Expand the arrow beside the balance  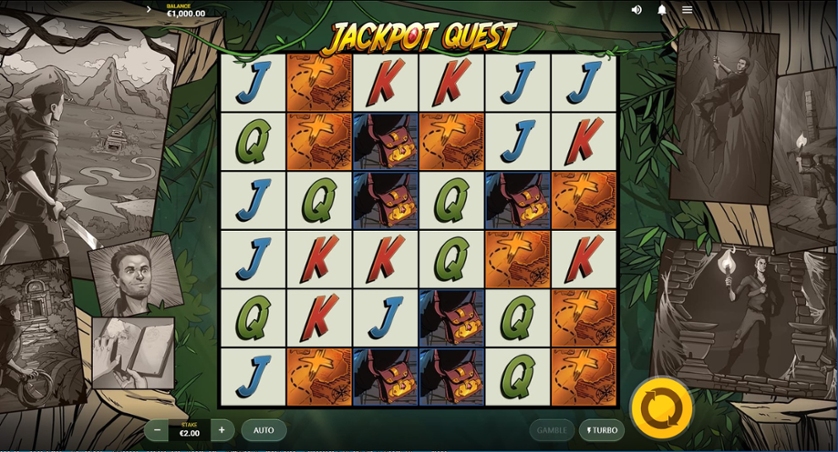point(149,10)
